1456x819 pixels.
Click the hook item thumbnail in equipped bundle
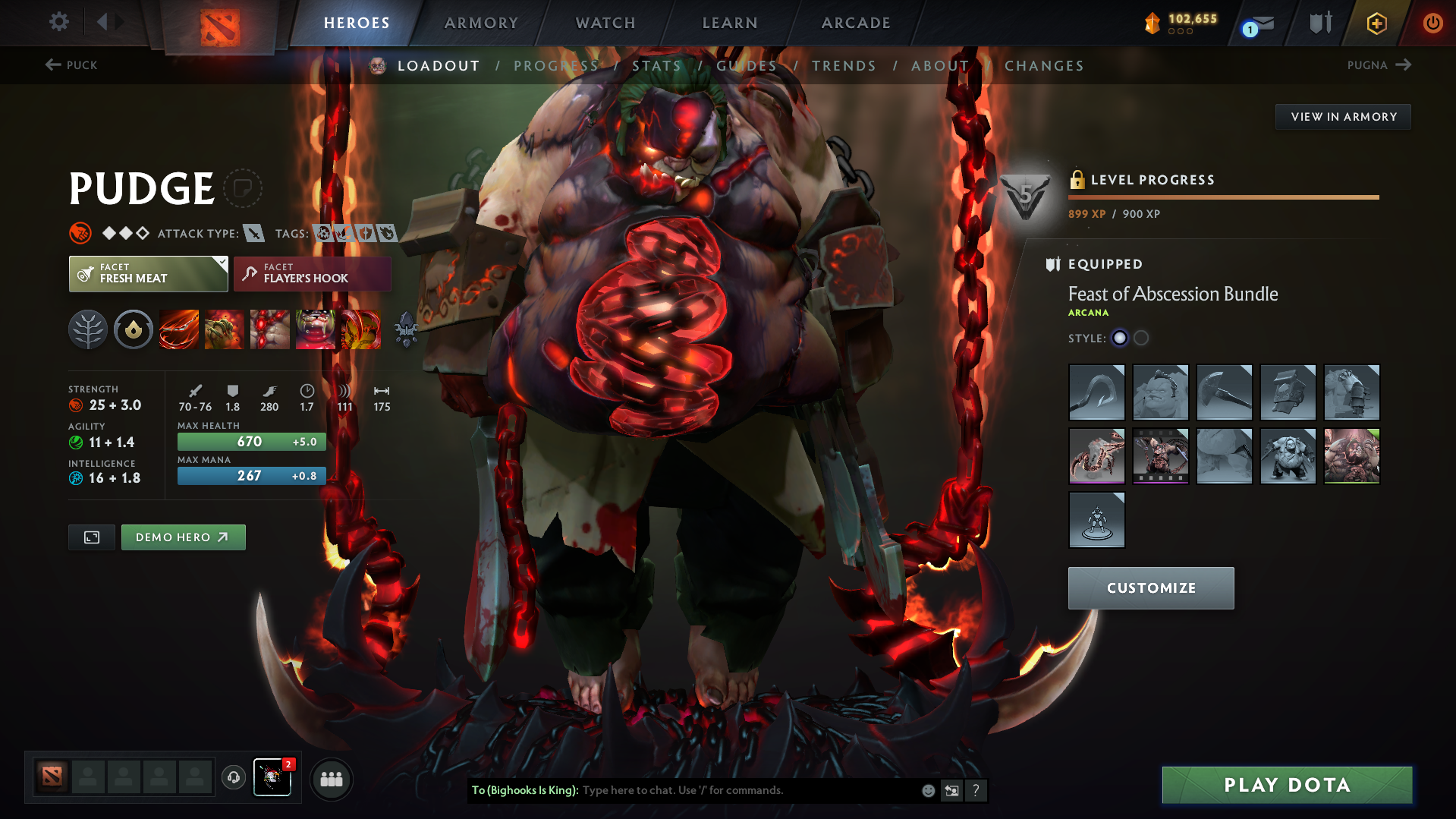point(1096,392)
